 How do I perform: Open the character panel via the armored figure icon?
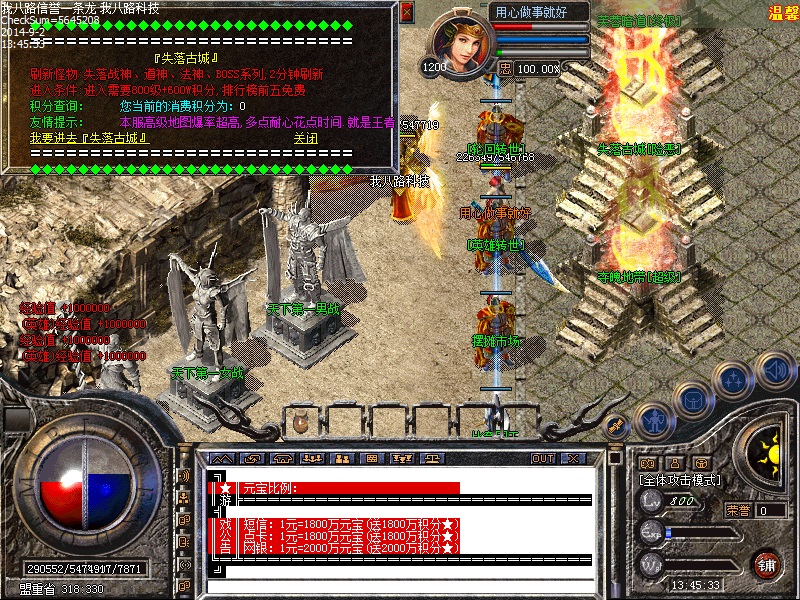pyautogui.click(x=652, y=418)
